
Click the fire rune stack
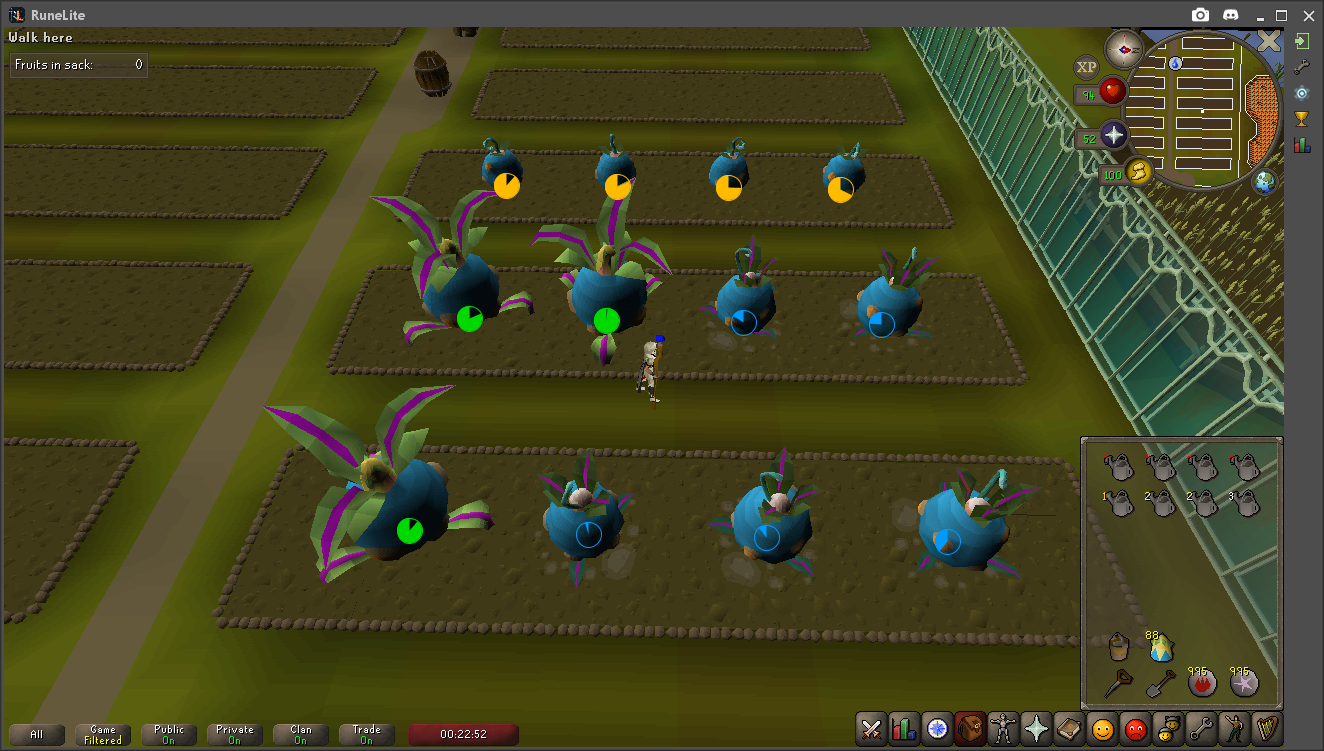1203,684
